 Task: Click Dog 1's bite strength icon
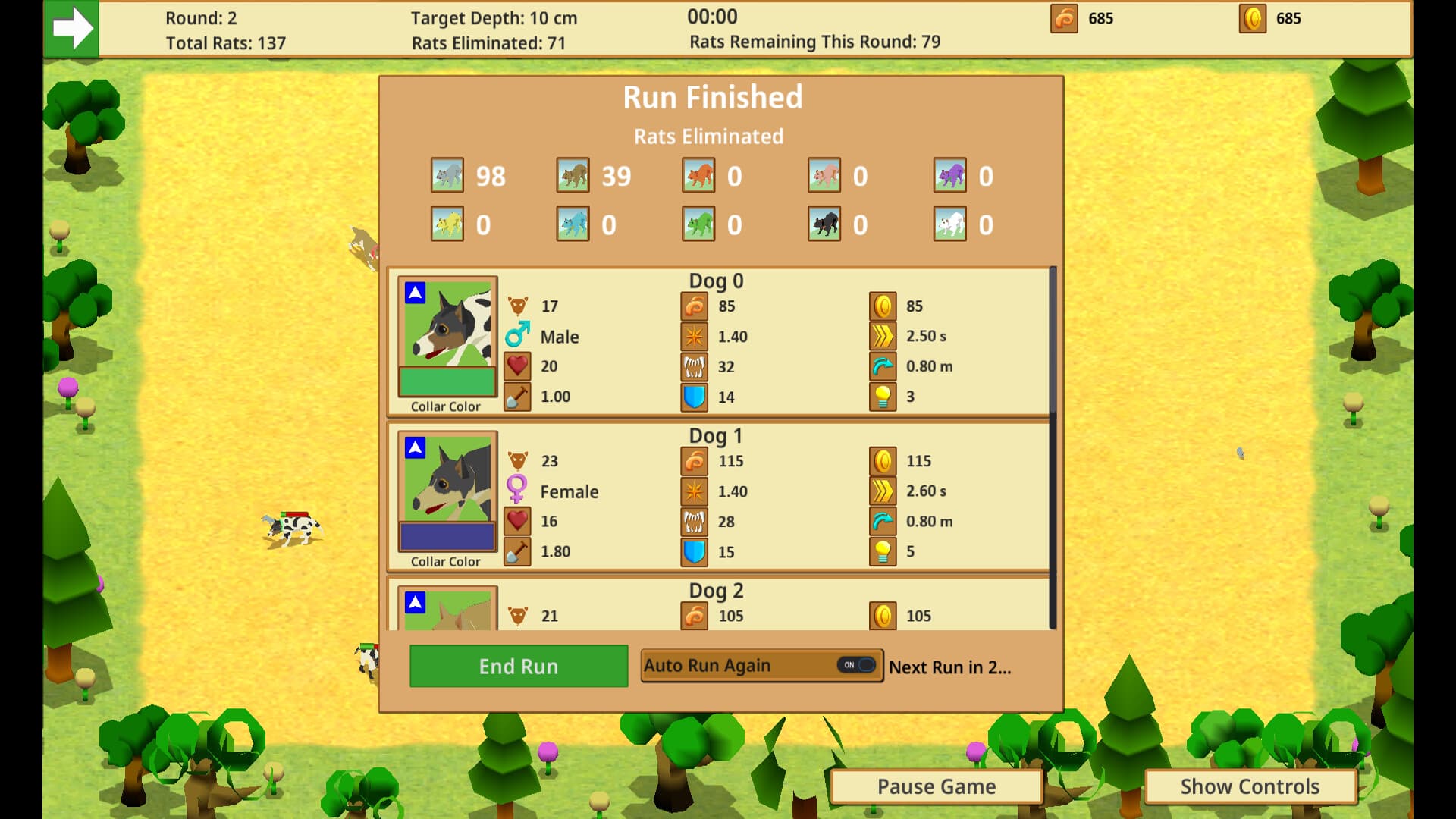(x=696, y=521)
